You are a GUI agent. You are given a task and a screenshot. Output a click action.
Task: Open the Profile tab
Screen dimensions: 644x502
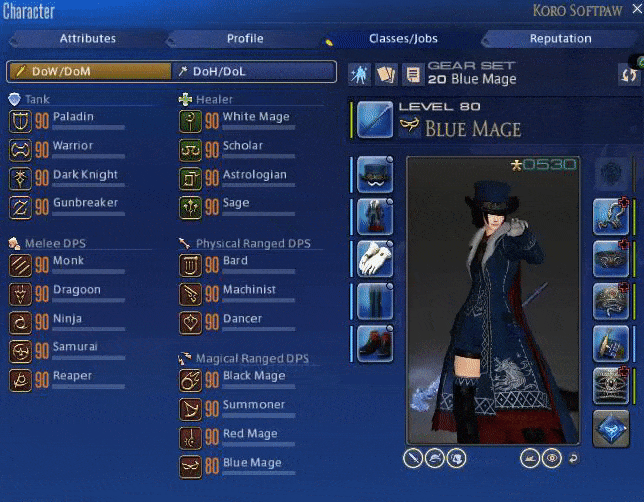[245, 39]
